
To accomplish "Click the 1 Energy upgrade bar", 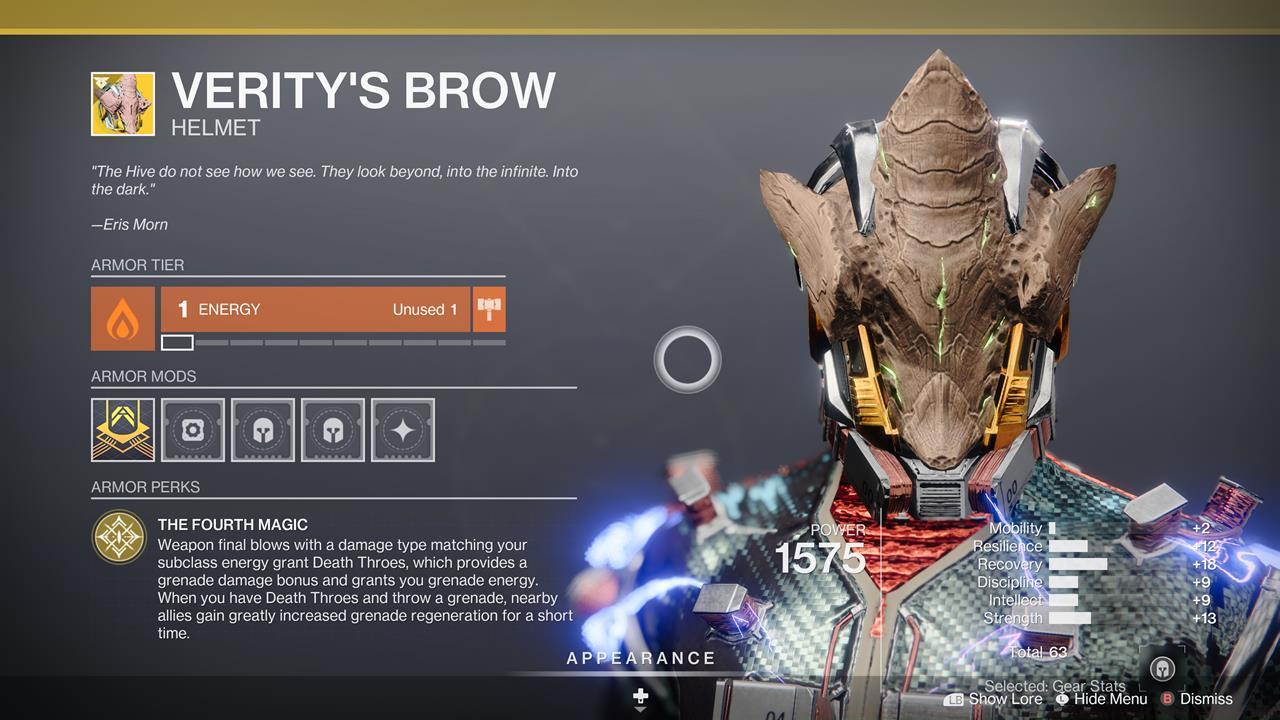I will click(x=315, y=309).
